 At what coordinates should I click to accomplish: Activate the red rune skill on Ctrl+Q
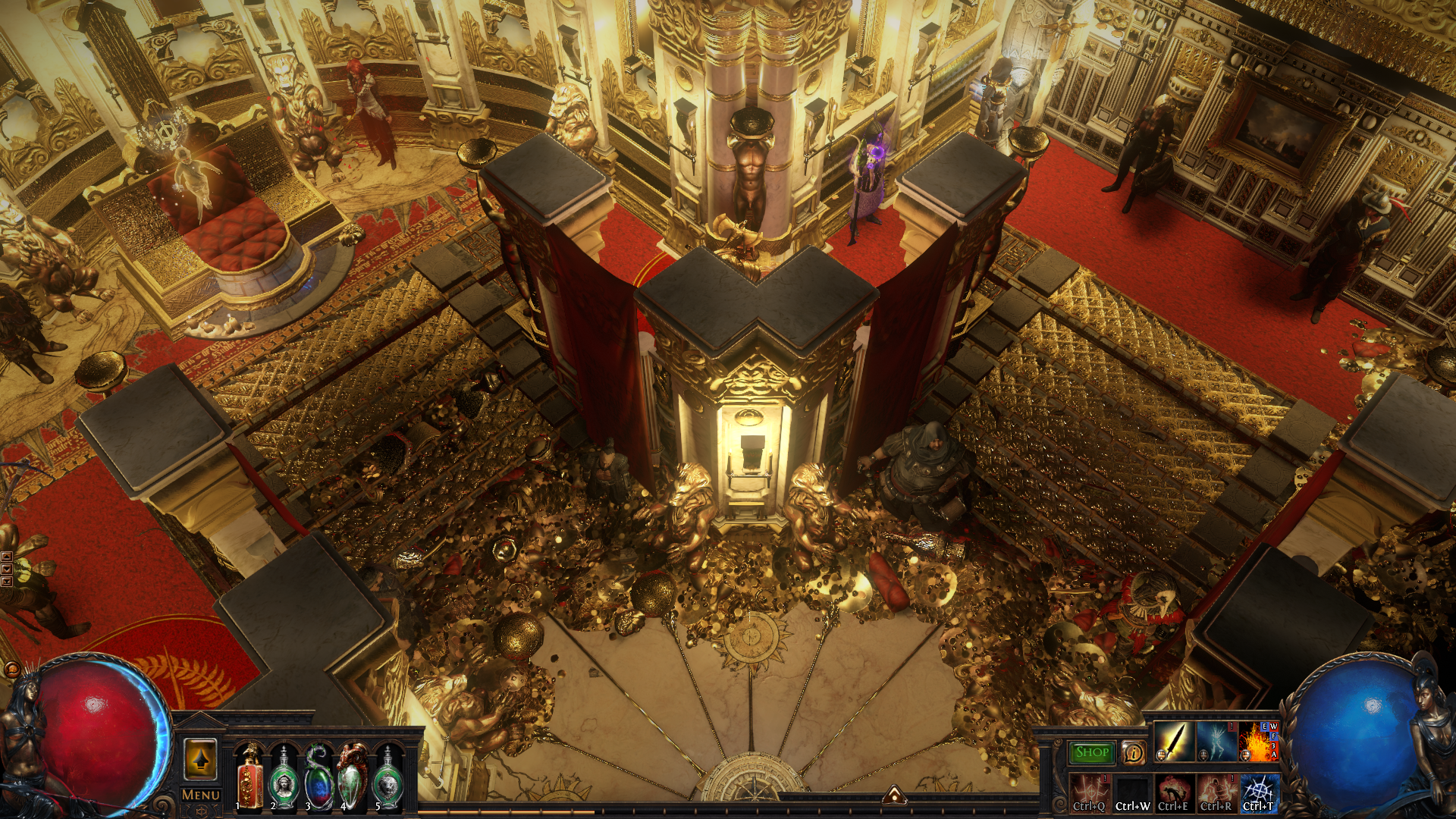[x=1089, y=792]
